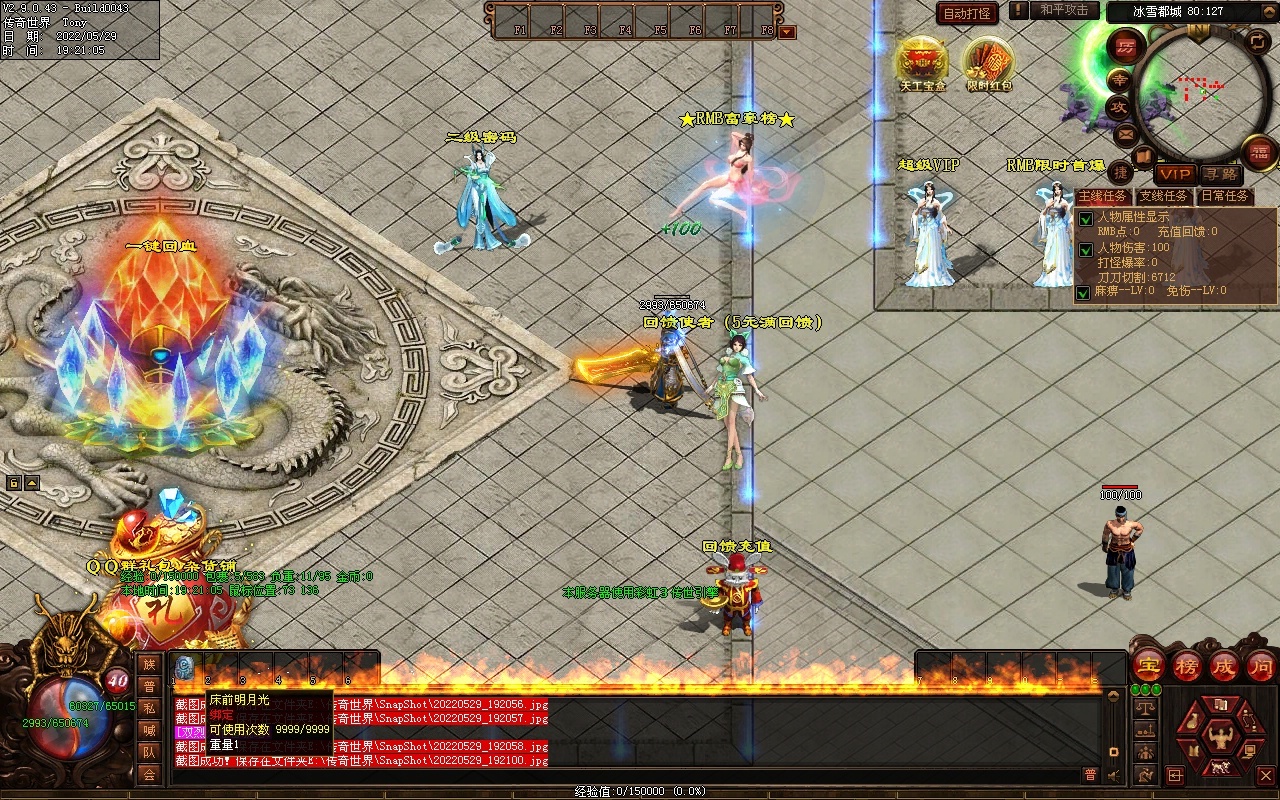Click the X button in the bottom-right menu
Screen dimensions: 1280x800
[1265, 775]
